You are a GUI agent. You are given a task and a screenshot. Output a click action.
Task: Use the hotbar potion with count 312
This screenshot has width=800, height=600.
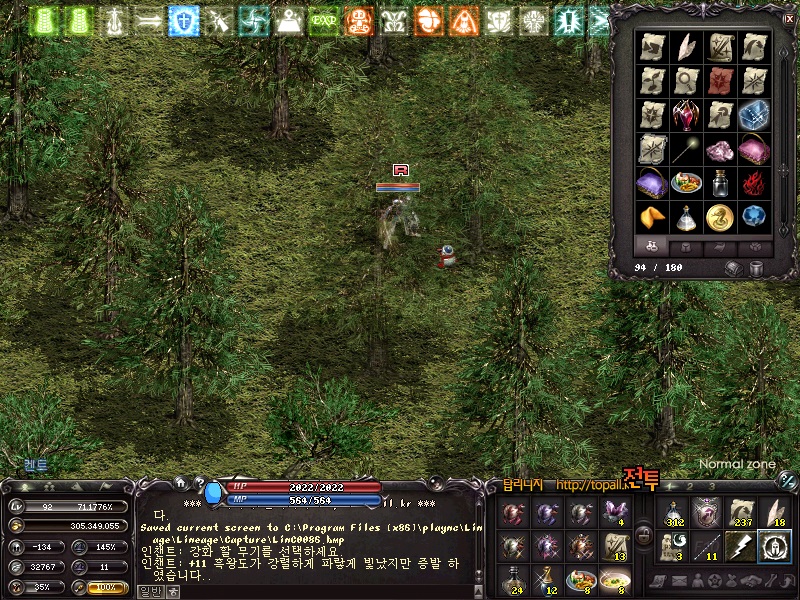pyautogui.click(x=673, y=514)
